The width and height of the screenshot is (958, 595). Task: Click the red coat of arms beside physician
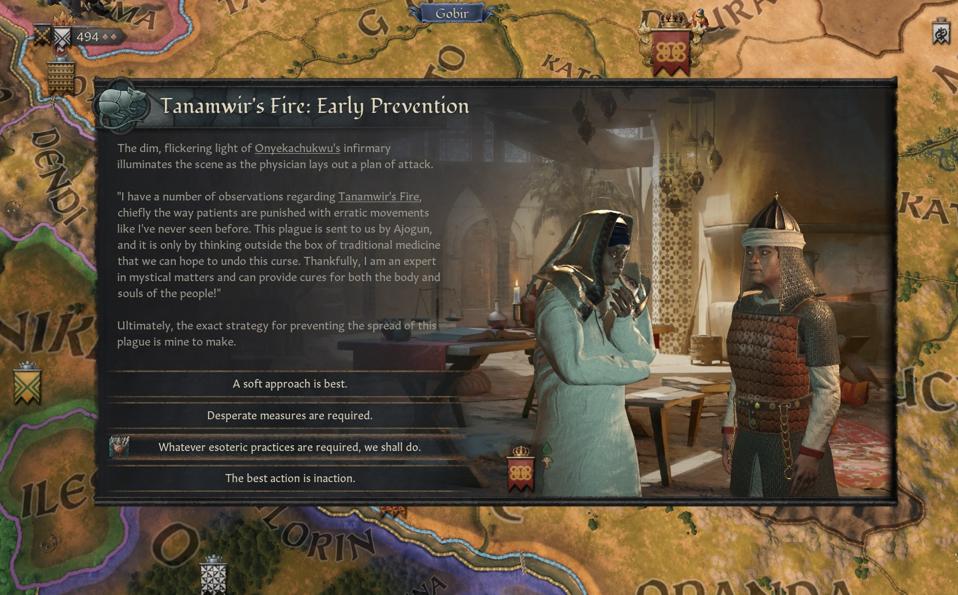tap(521, 470)
